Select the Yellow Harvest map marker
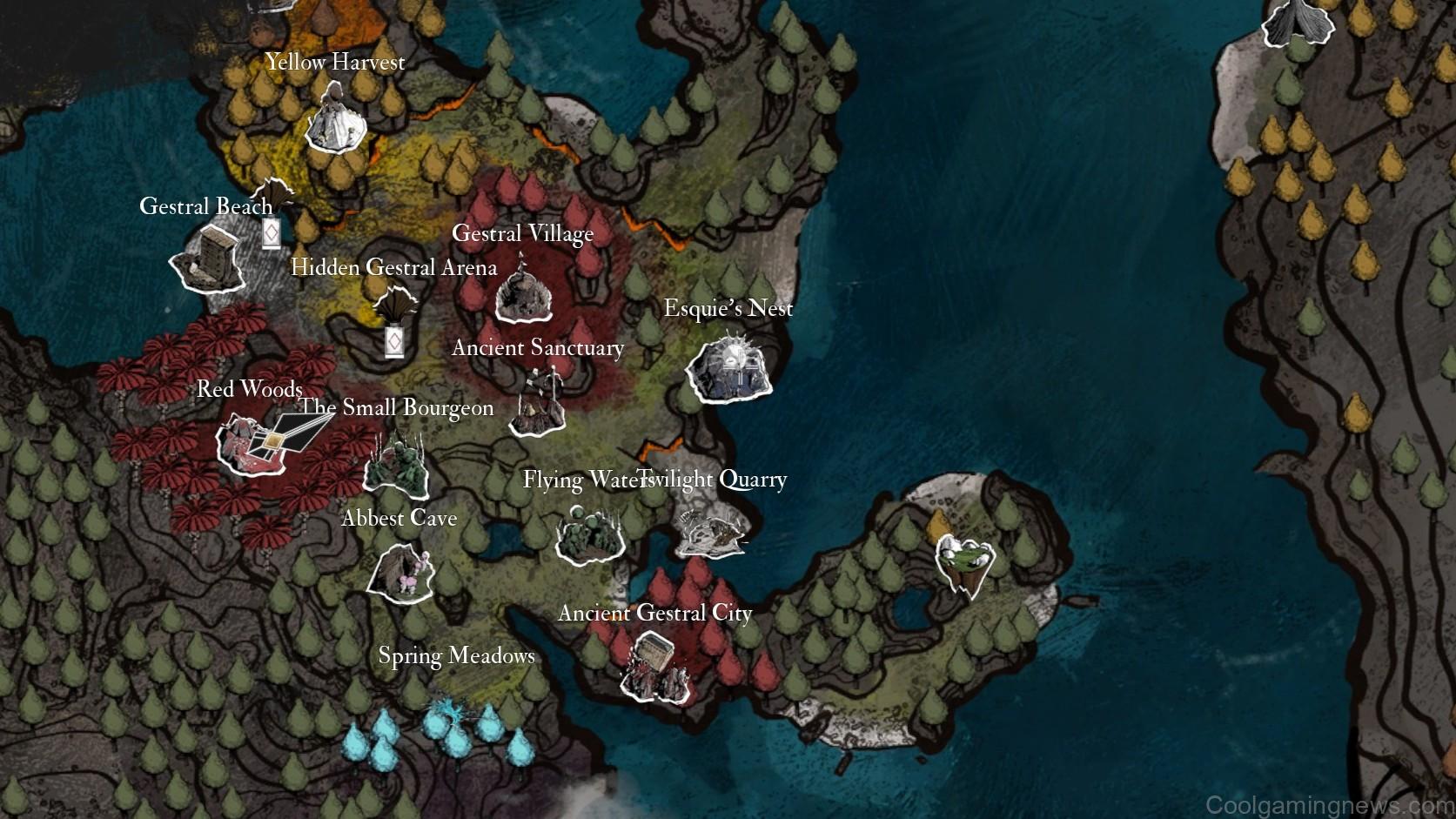This screenshot has height=819, width=1456. coord(335,120)
